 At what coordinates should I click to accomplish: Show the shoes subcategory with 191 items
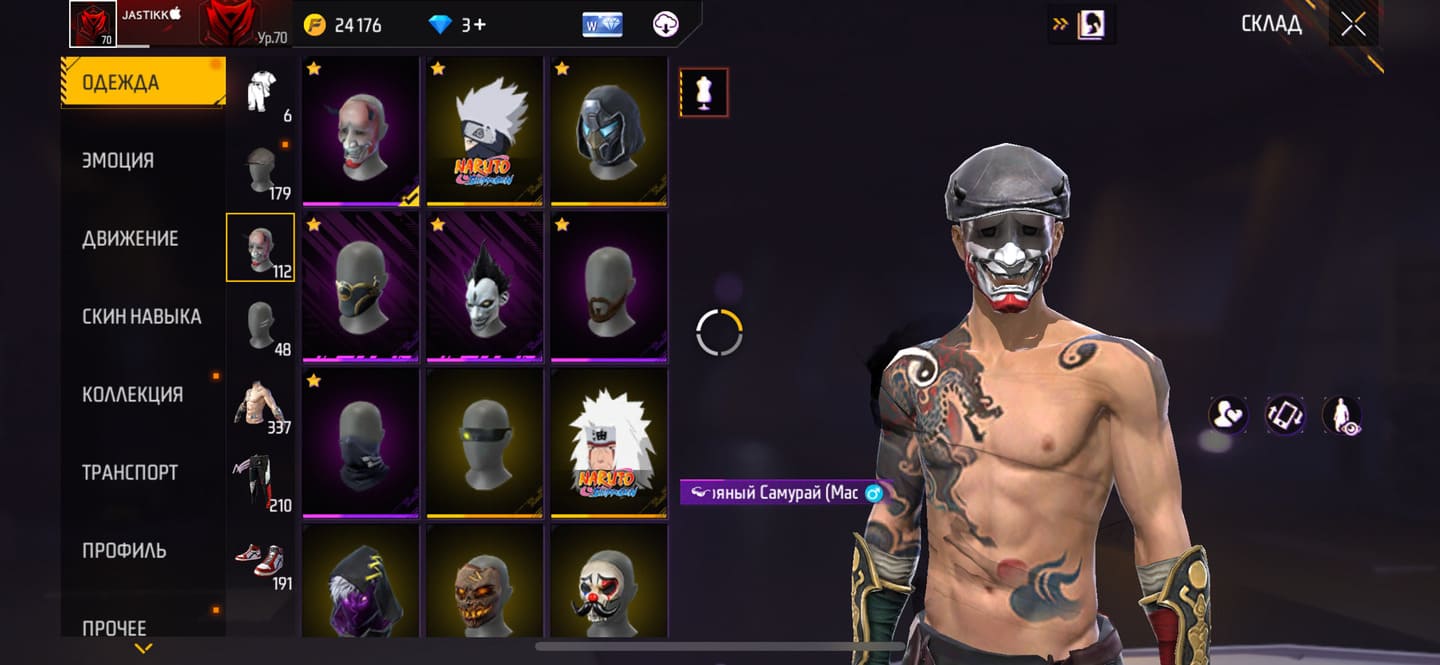coord(261,561)
